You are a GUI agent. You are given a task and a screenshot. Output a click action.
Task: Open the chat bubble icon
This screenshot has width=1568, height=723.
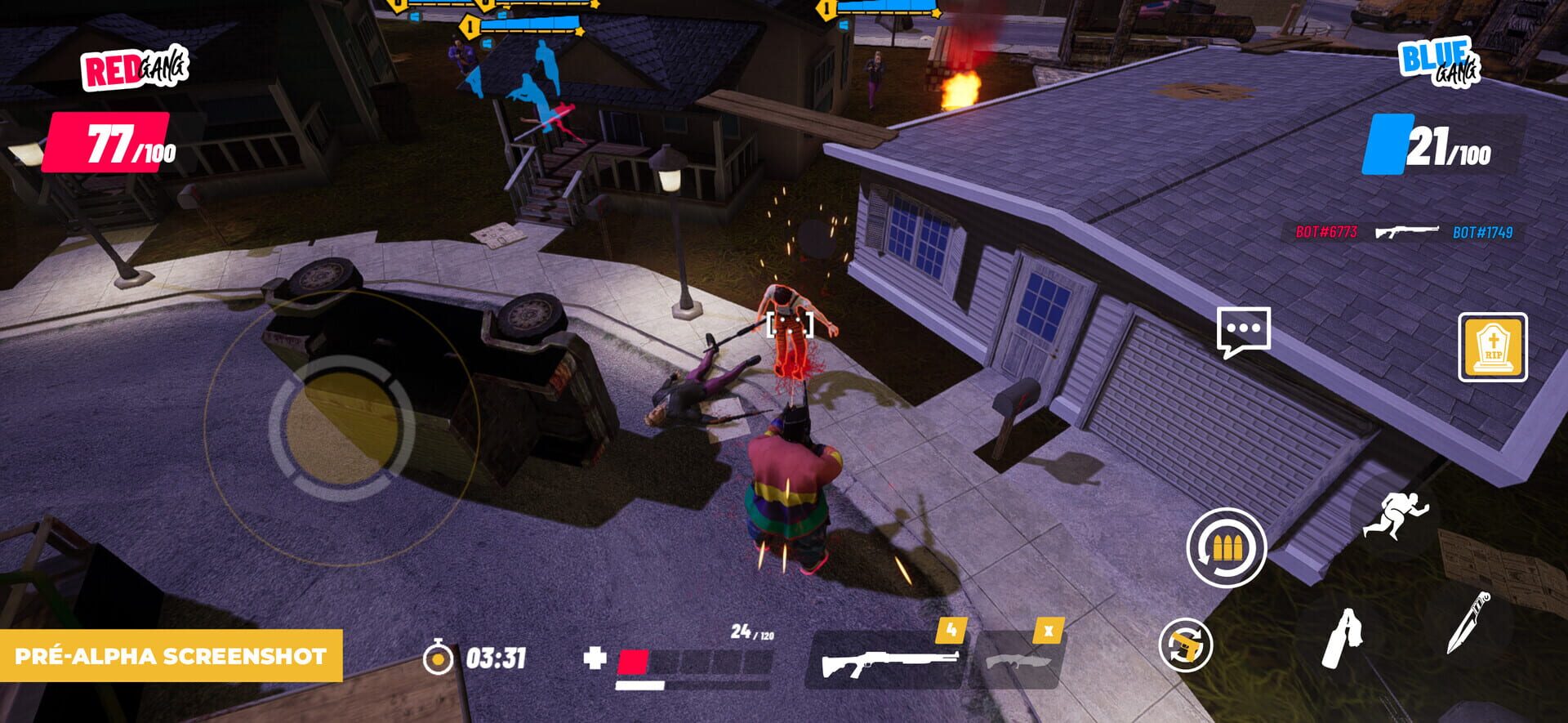[1245, 329]
